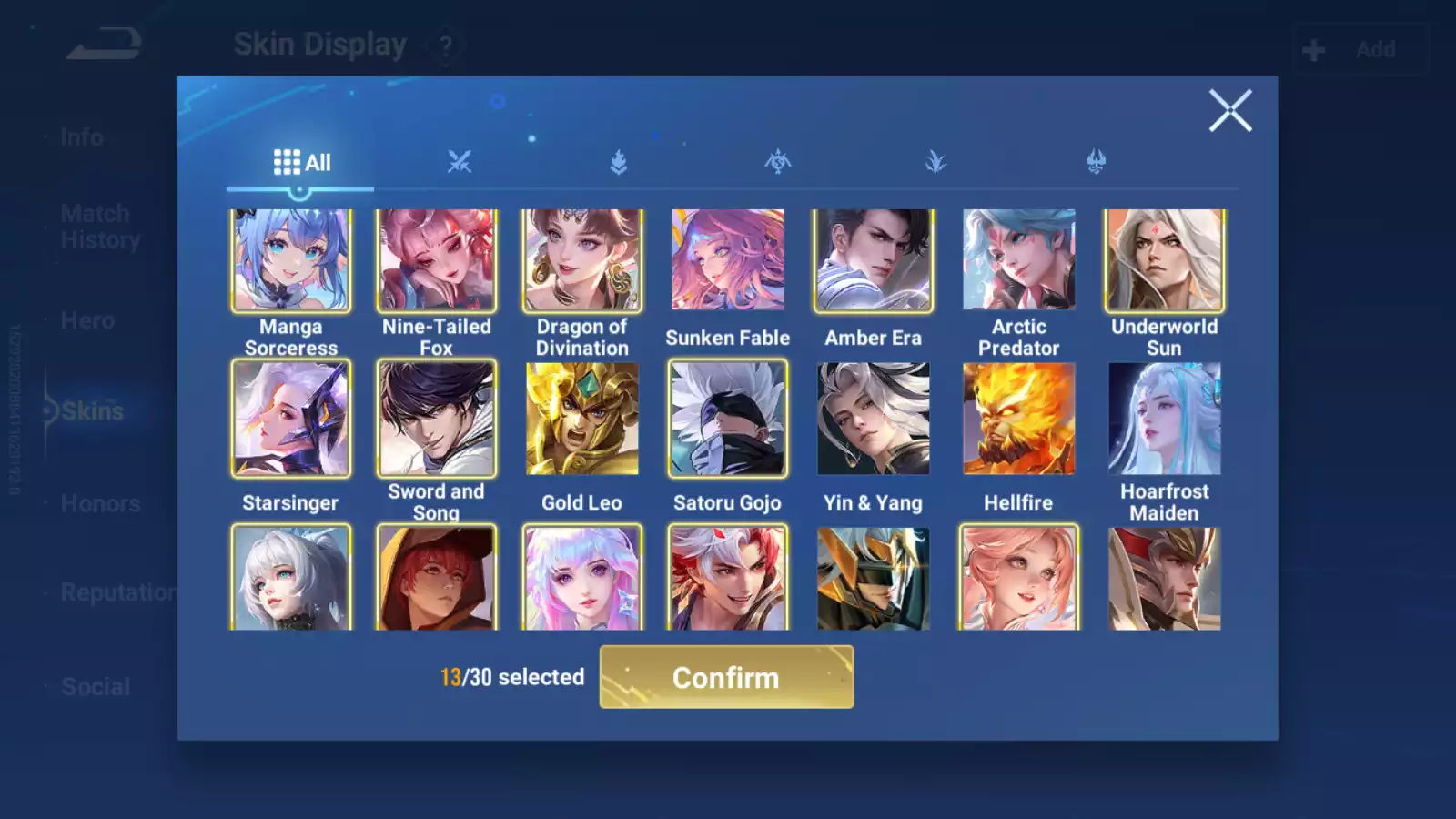This screenshot has height=819, width=1456.
Task: Filter skins with the crossed-swords fighter icon
Action: [460, 159]
